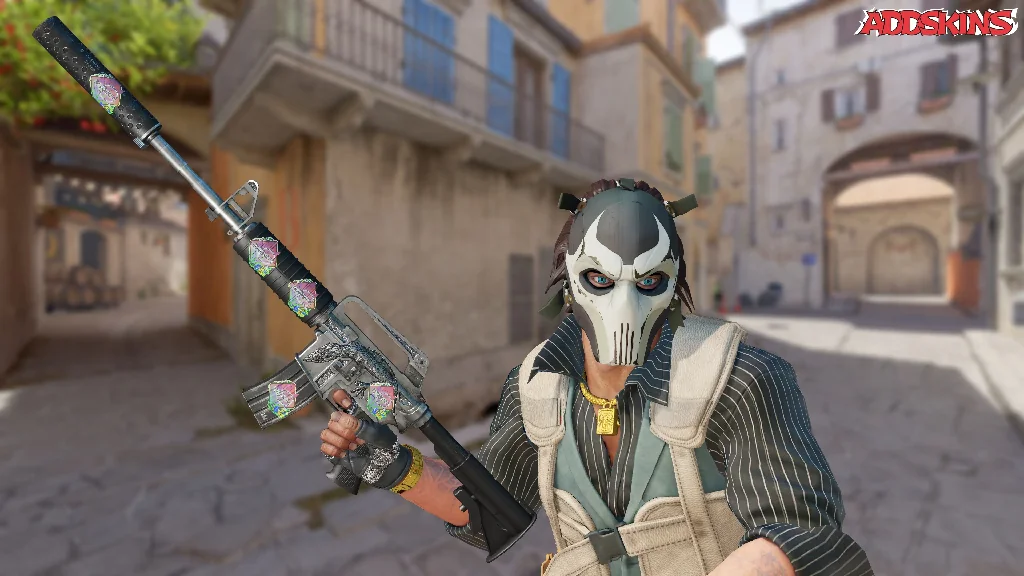Click the ADDSKINS logo watermark

point(935,23)
